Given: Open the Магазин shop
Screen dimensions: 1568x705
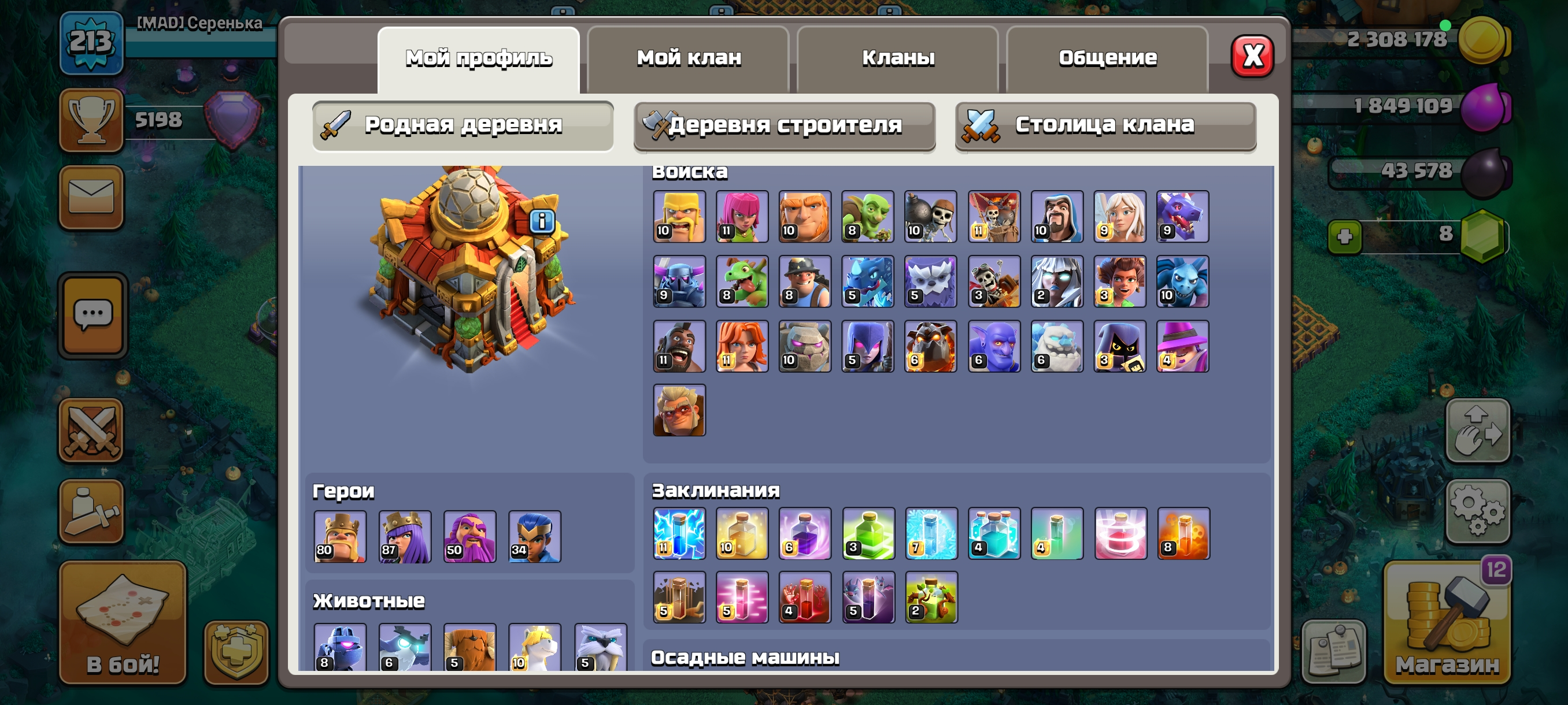Looking at the screenshot, I should click(1446, 624).
